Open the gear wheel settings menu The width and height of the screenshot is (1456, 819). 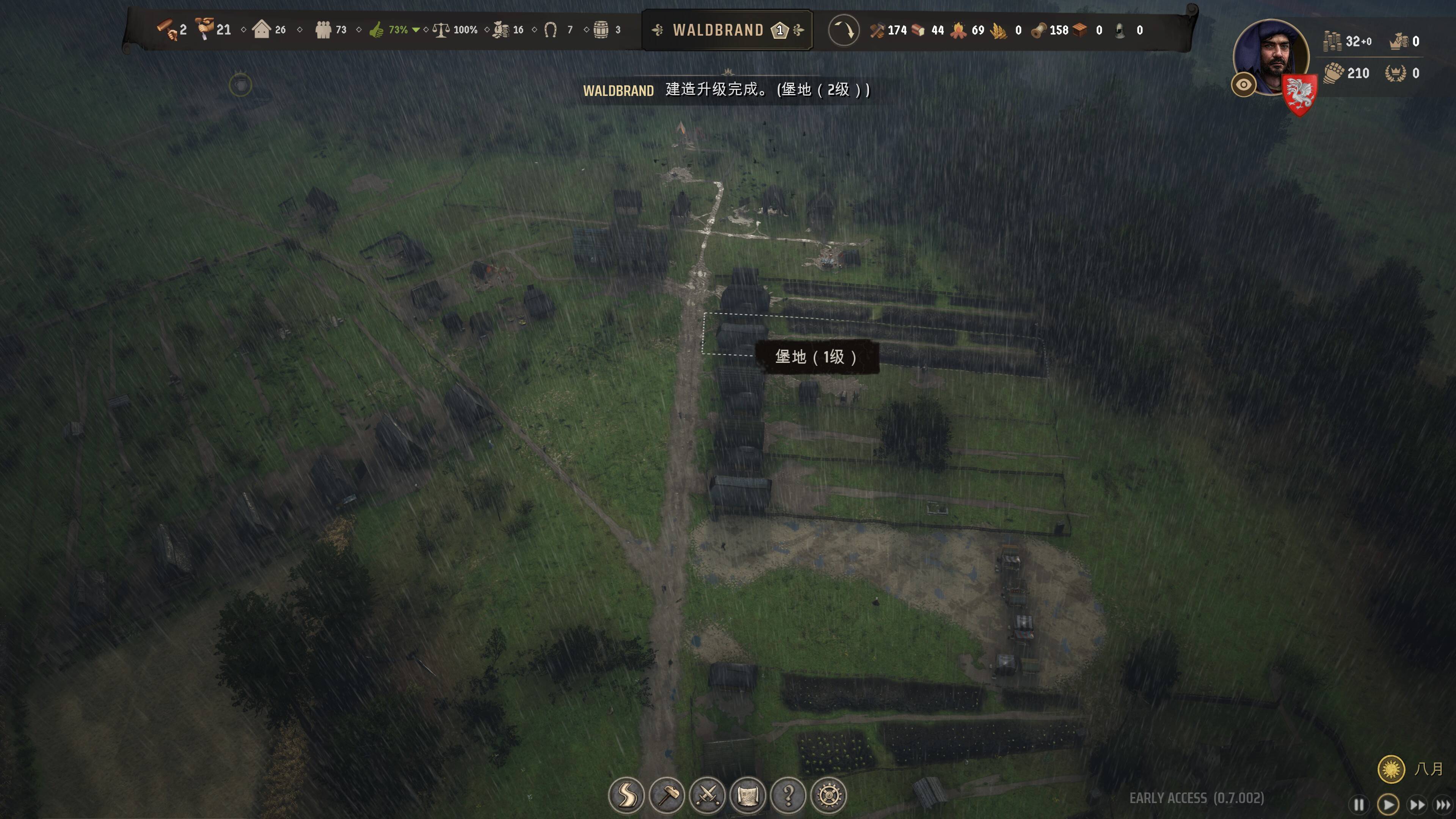click(x=829, y=795)
